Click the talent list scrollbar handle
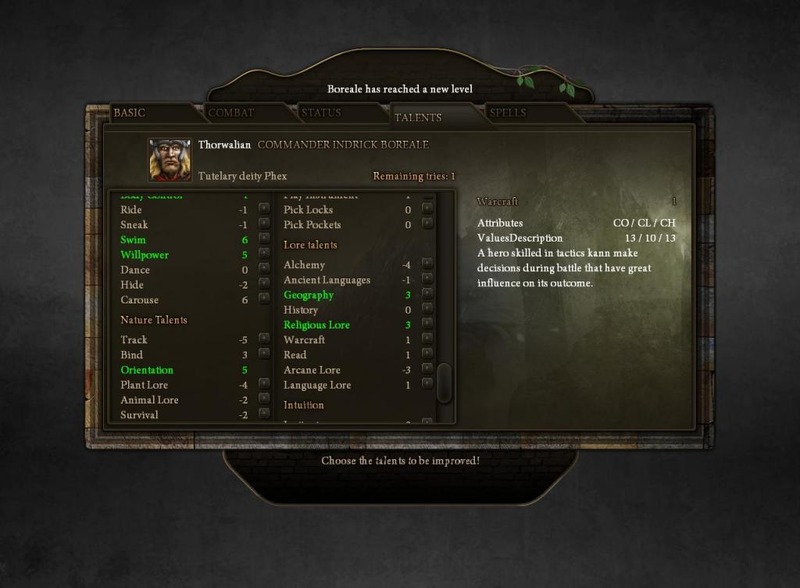Screen dimensions: 800x588 tap(444, 382)
